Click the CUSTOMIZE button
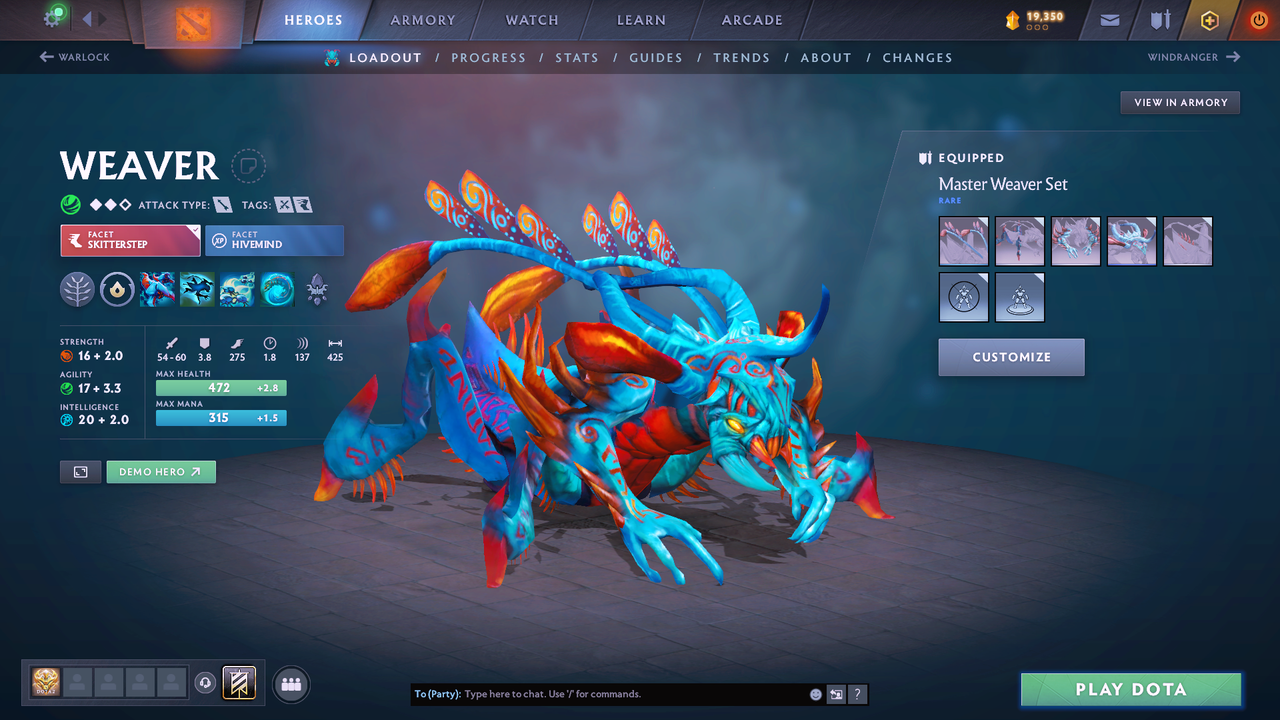1280x720 pixels. click(x=1011, y=357)
